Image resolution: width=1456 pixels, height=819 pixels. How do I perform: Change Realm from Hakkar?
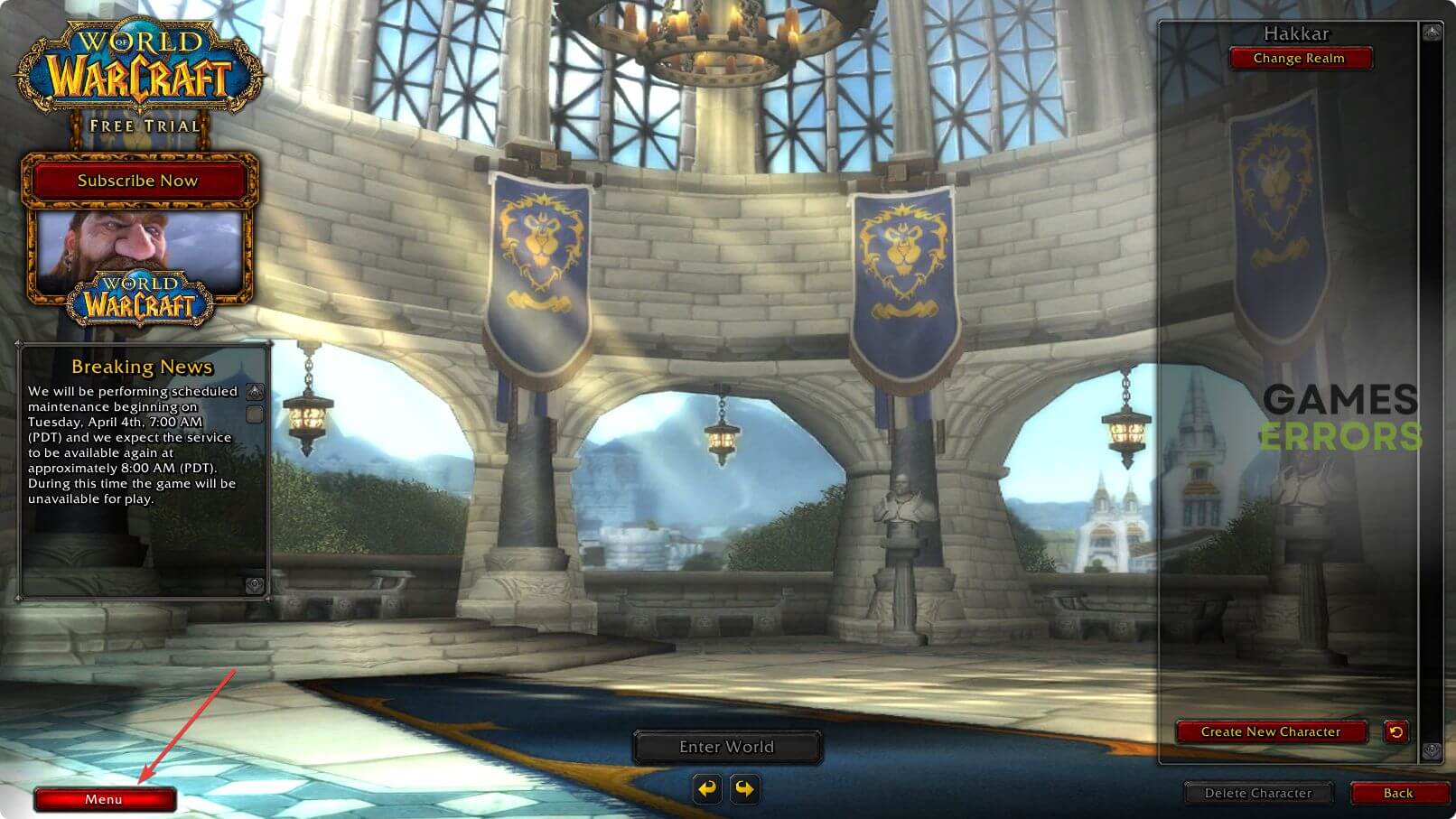click(1299, 59)
